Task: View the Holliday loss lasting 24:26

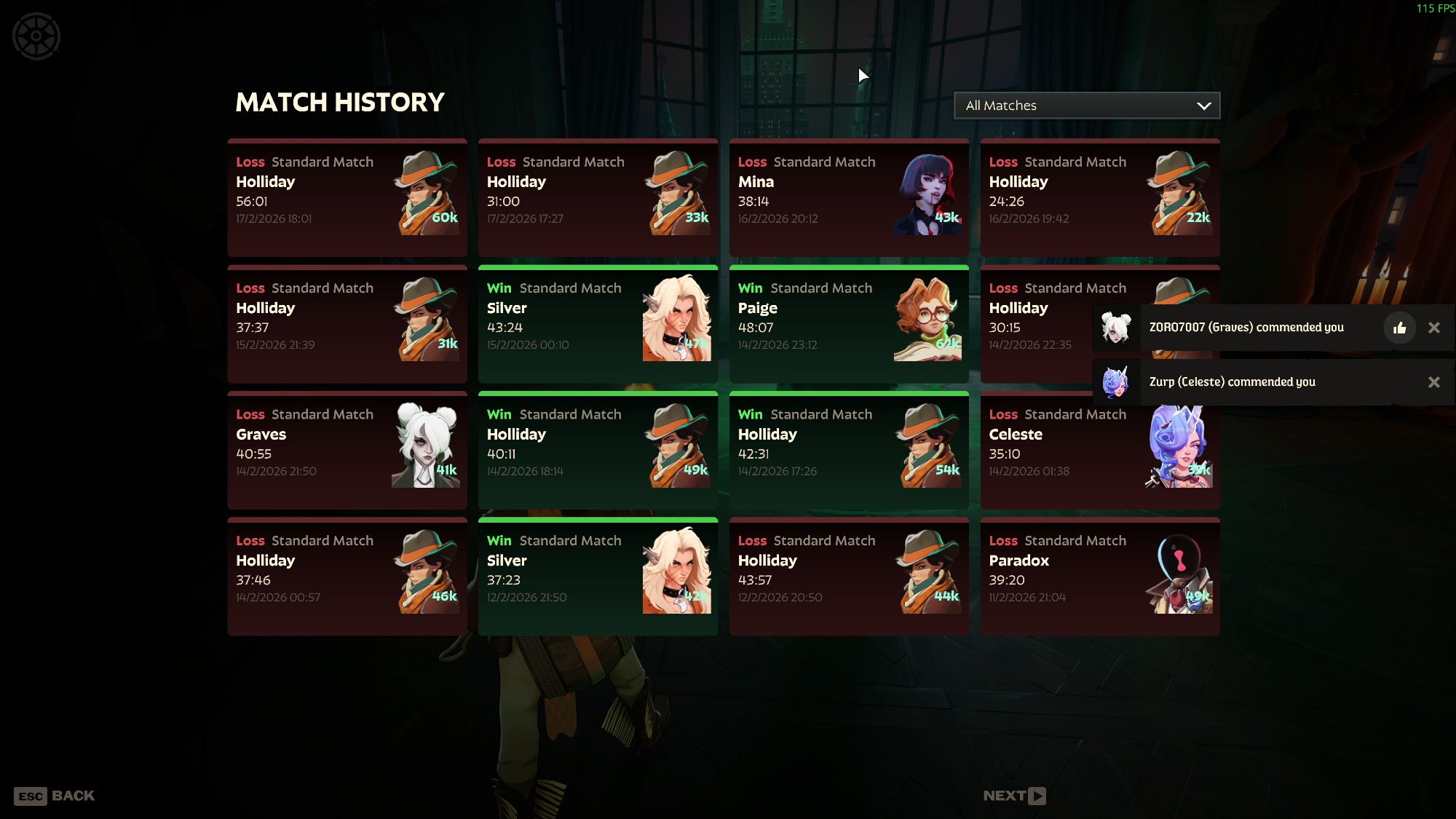Action: pyautogui.click(x=1099, y=197)
